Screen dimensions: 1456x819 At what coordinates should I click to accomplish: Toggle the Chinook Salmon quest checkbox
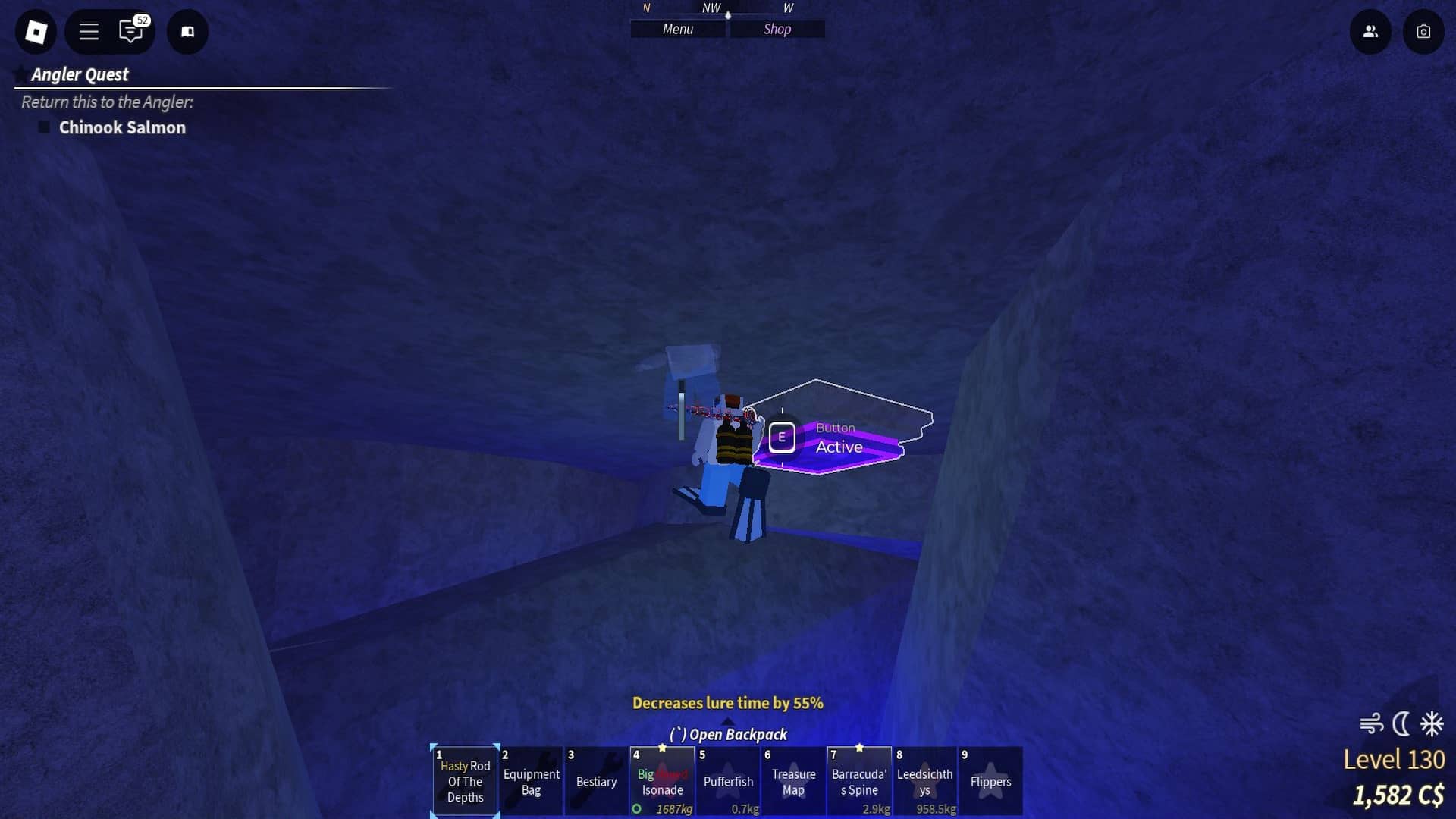pos(43,127)
